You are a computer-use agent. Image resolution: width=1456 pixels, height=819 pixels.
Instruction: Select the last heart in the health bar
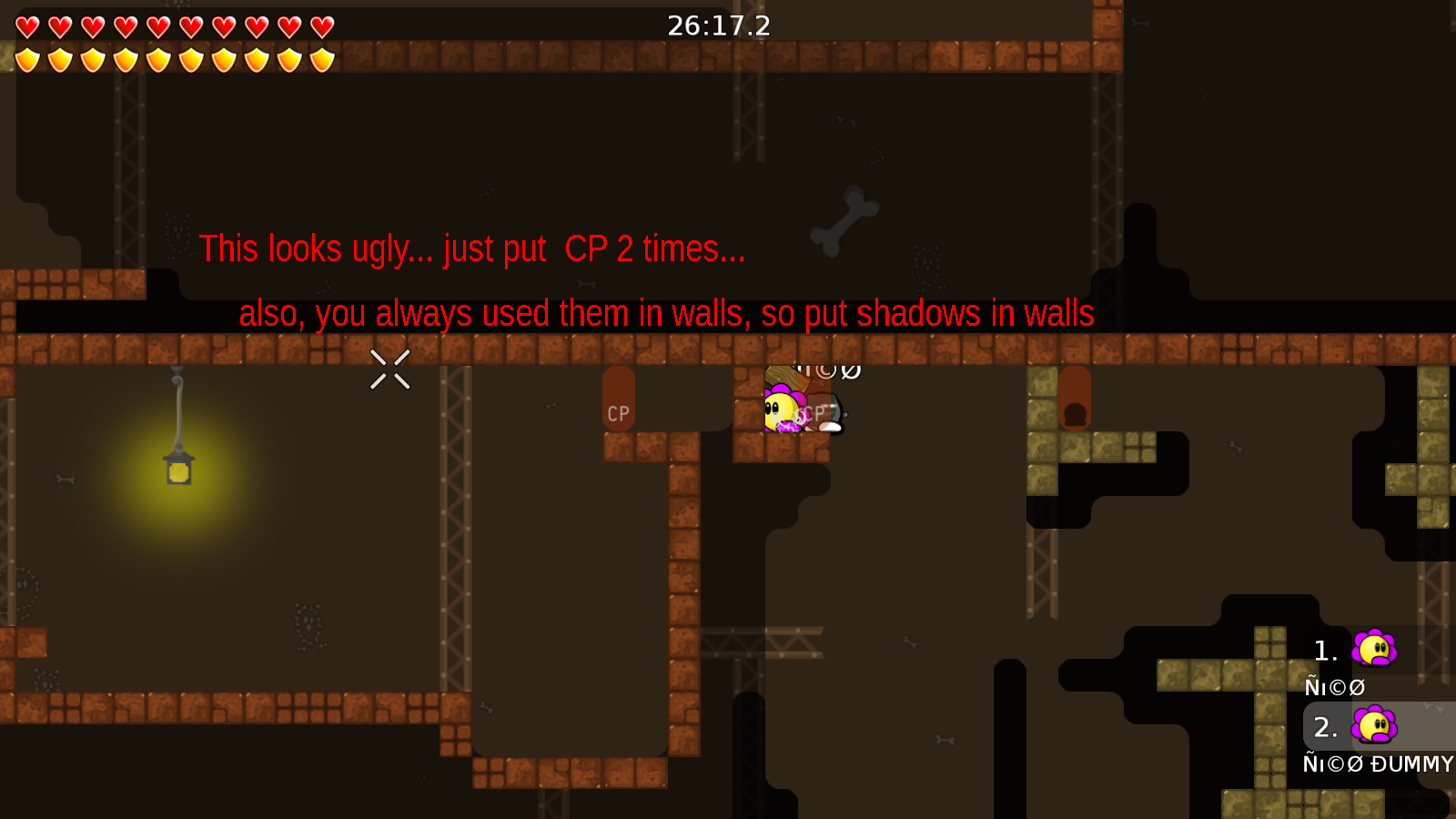(x=320, y=25)
